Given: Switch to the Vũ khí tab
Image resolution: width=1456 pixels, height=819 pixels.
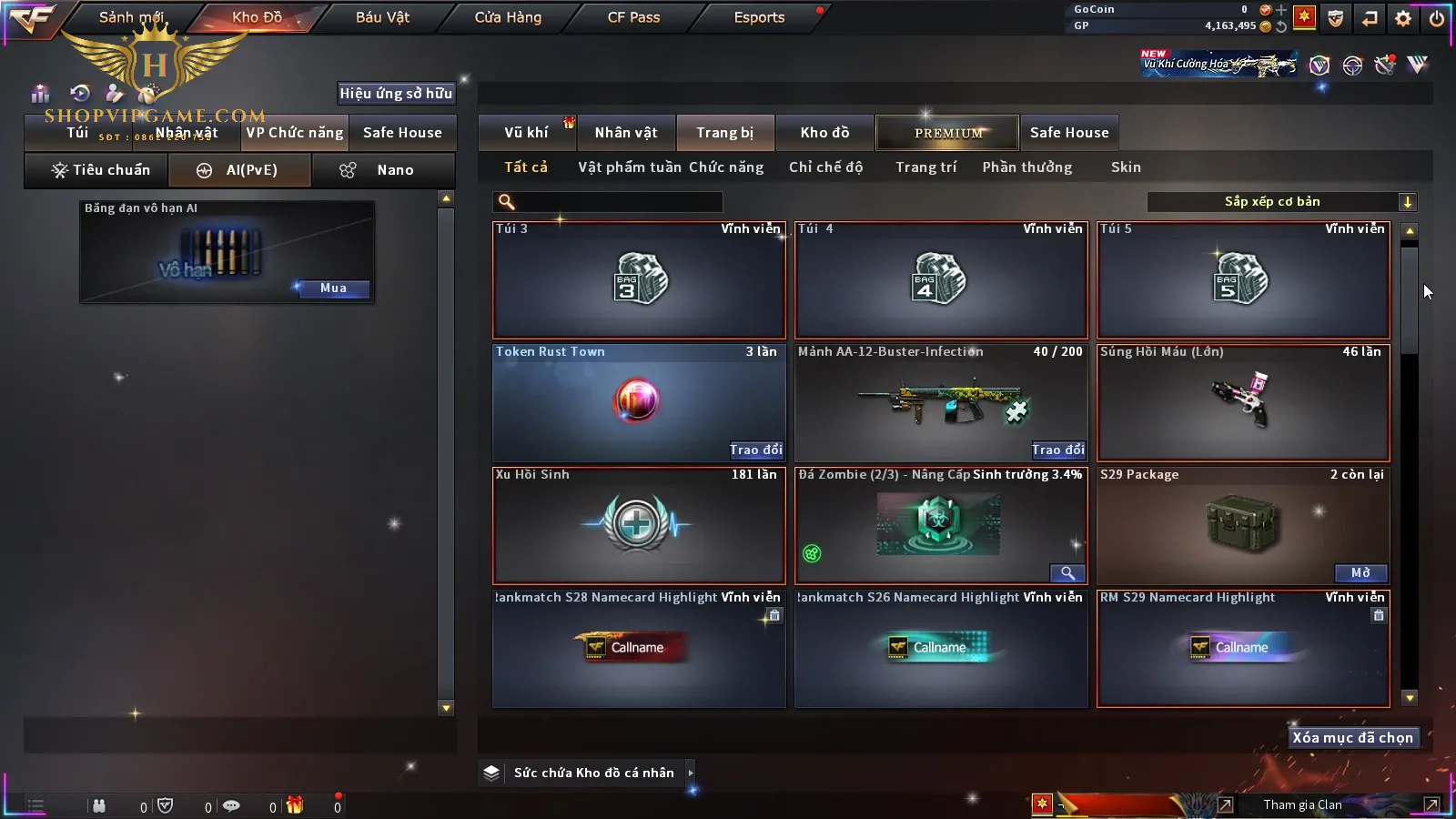Looking at the screenshot, I should 526,133.
